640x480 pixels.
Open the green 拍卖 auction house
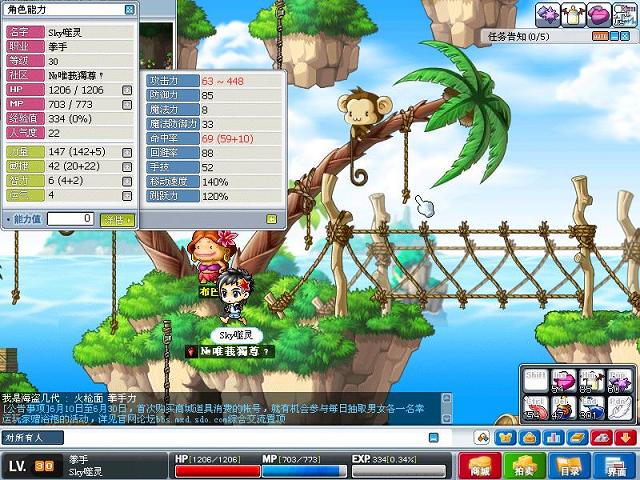(523, 466)
